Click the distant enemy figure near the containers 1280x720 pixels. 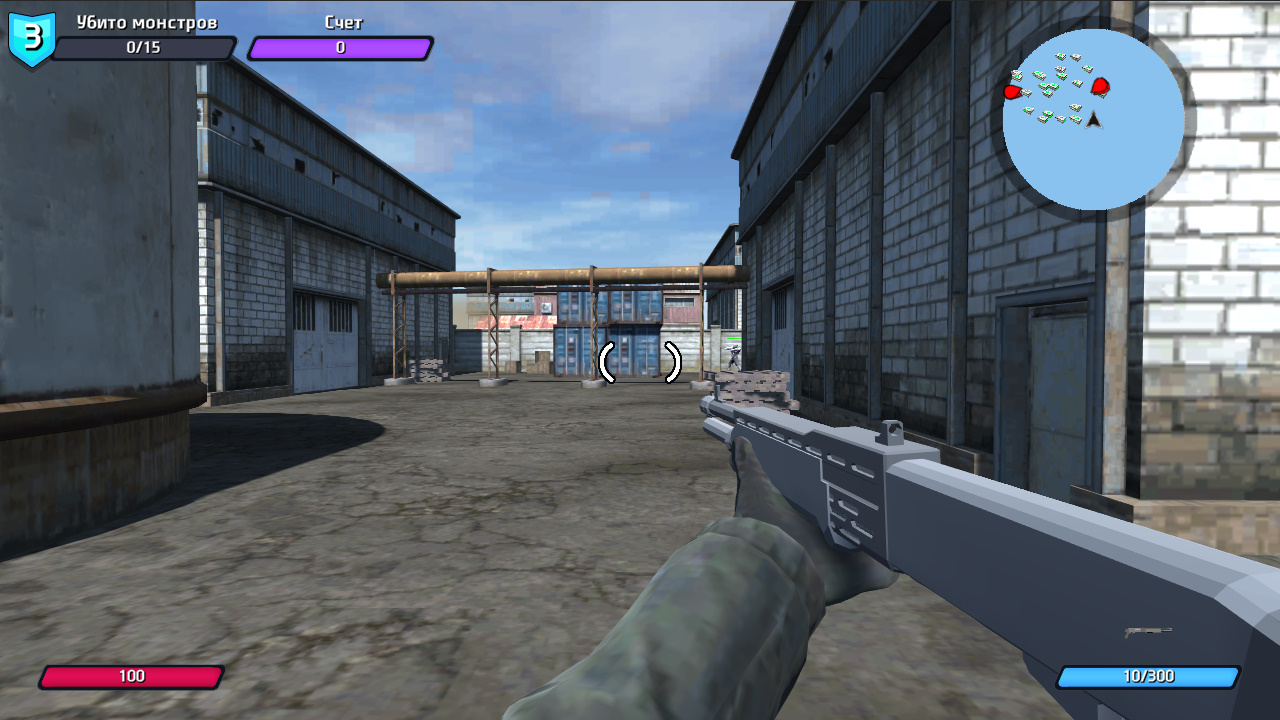(734, 356)
